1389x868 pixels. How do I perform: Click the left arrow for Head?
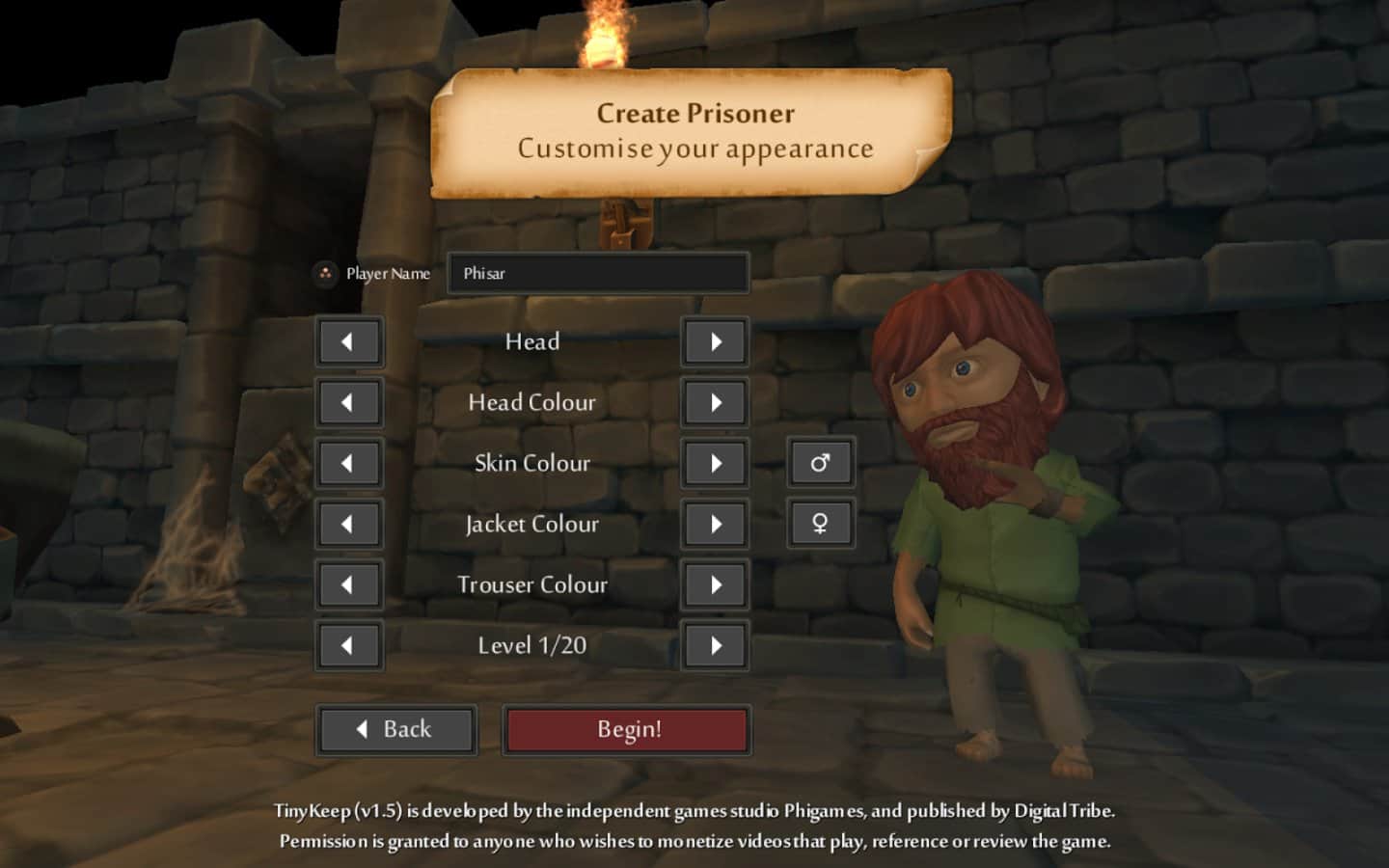coord(349,341)
